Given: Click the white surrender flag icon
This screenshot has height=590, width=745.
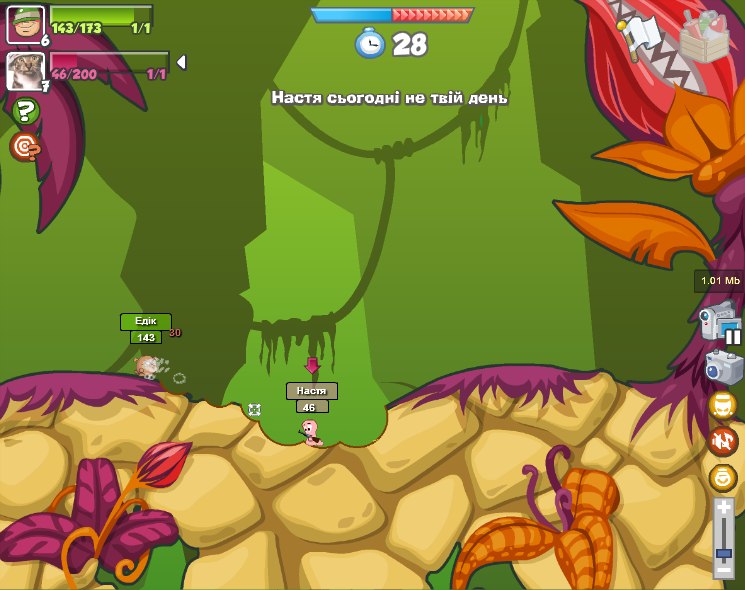Looking at the screenshot, I should 641,36.
